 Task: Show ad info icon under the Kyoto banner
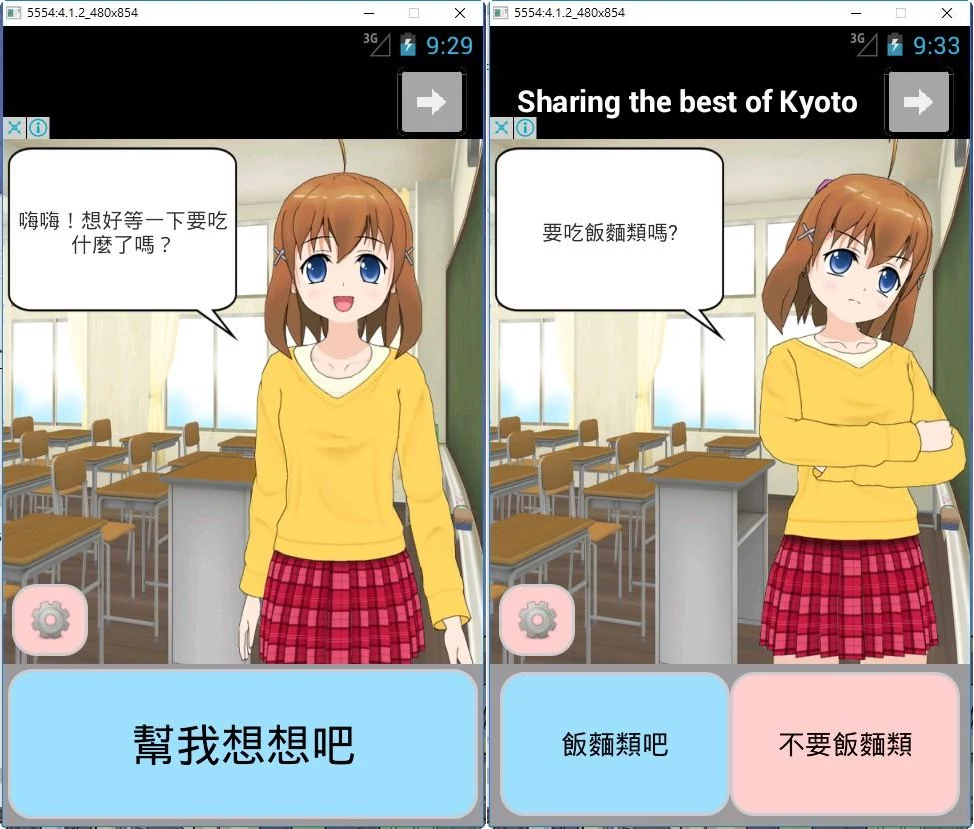pos(525,128)
